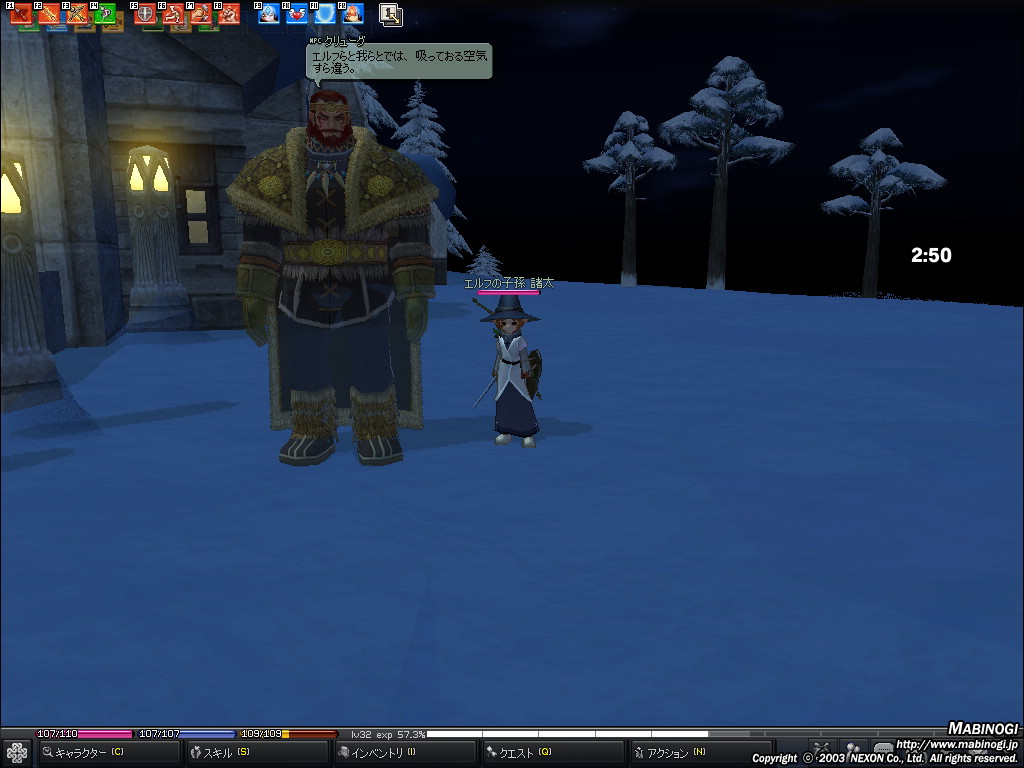1024x768 pixels.
Task: Use the F2 sword skill icon
Action: click(49, 15)
